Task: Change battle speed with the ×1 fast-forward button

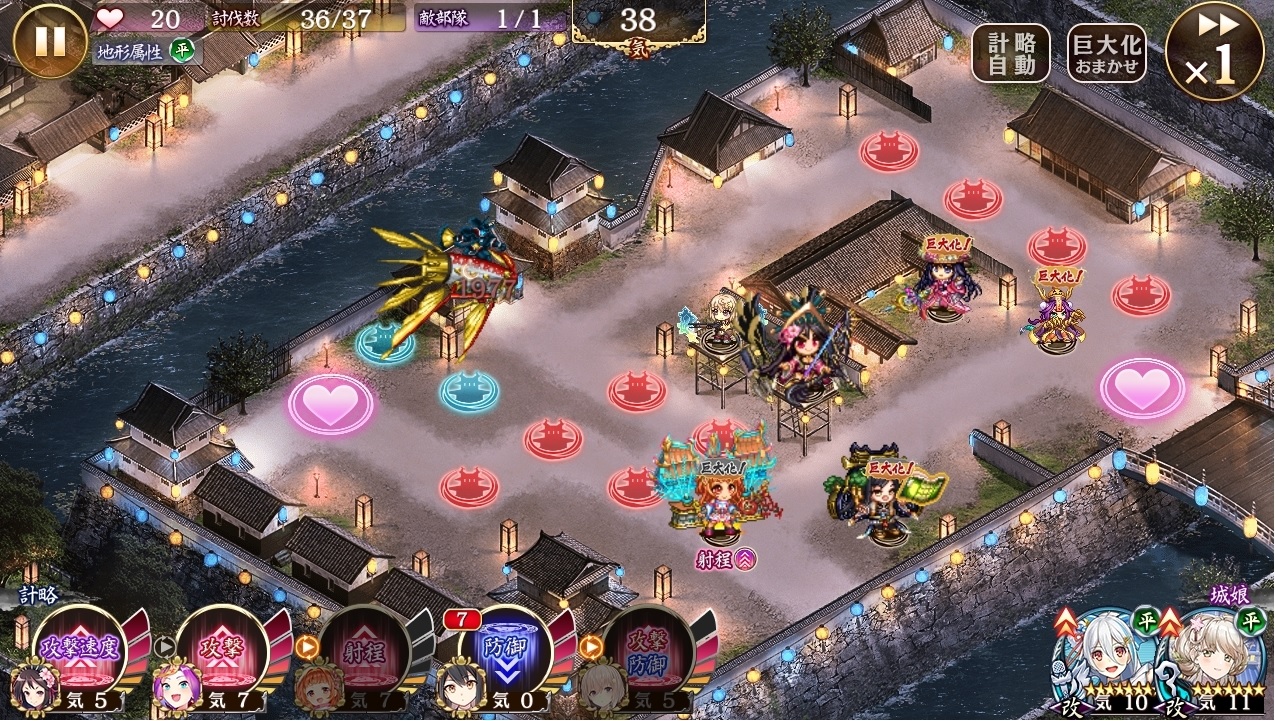Action: click(x=1214, y=52)
